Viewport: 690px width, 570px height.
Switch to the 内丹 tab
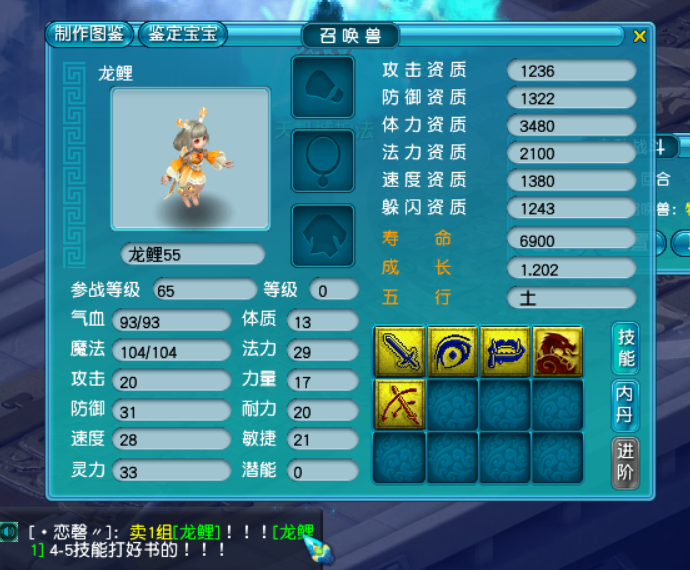pos(625,405)
